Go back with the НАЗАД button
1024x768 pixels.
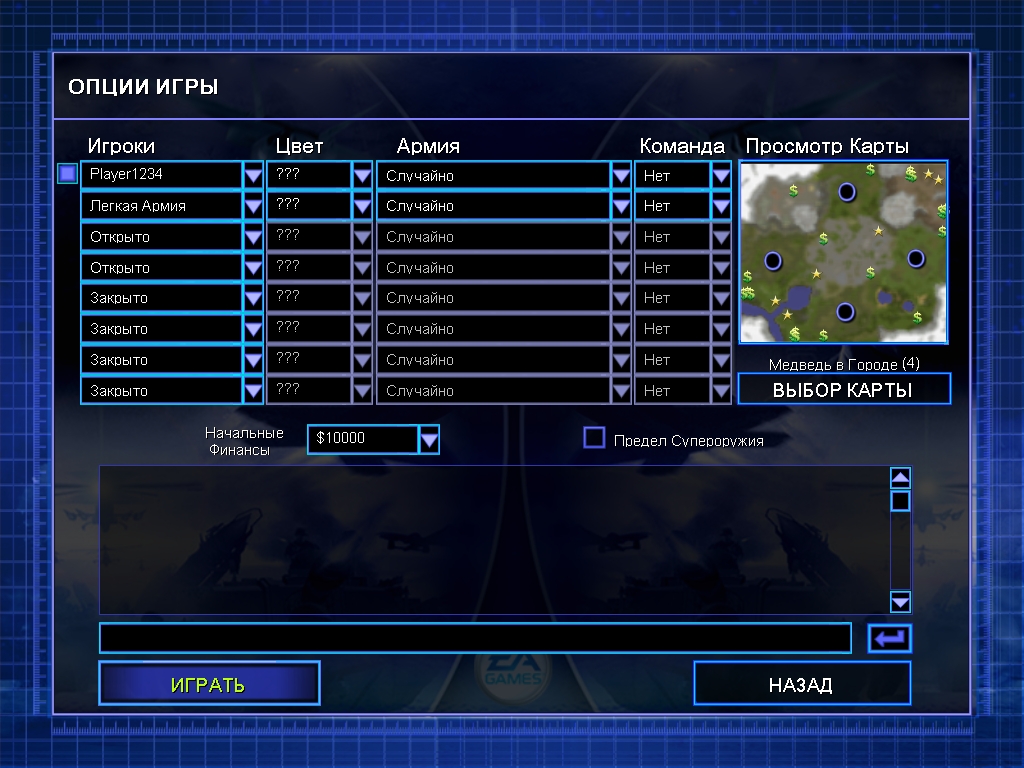click(801, 684)
